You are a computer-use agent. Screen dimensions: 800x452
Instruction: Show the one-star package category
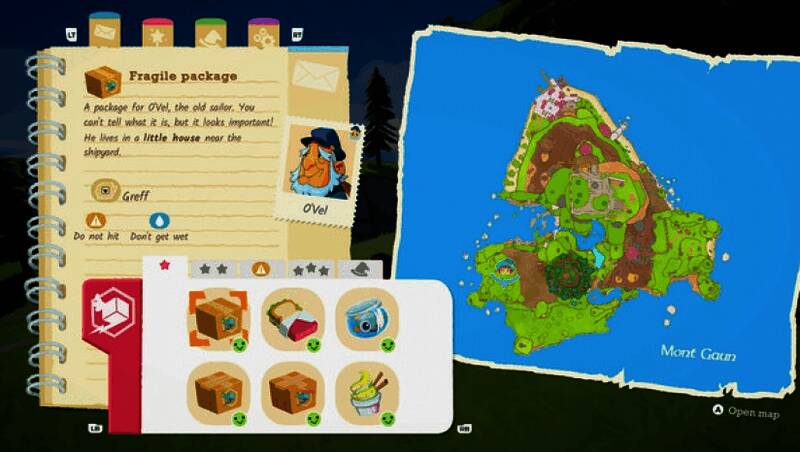(165, 266)
